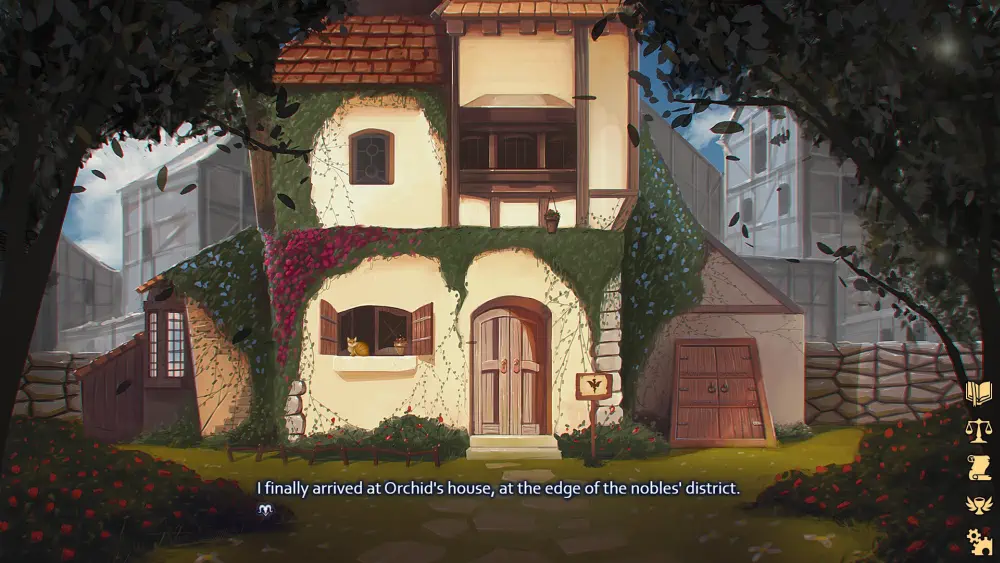
Task: Open the book journal icon
Action: coord(977,393)
